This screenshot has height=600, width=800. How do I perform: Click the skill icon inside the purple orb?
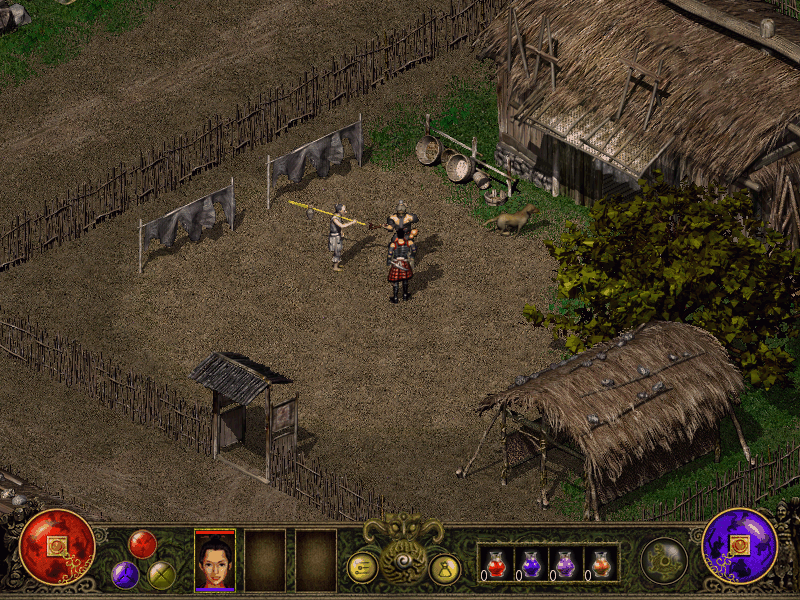[x=740, y=546]
